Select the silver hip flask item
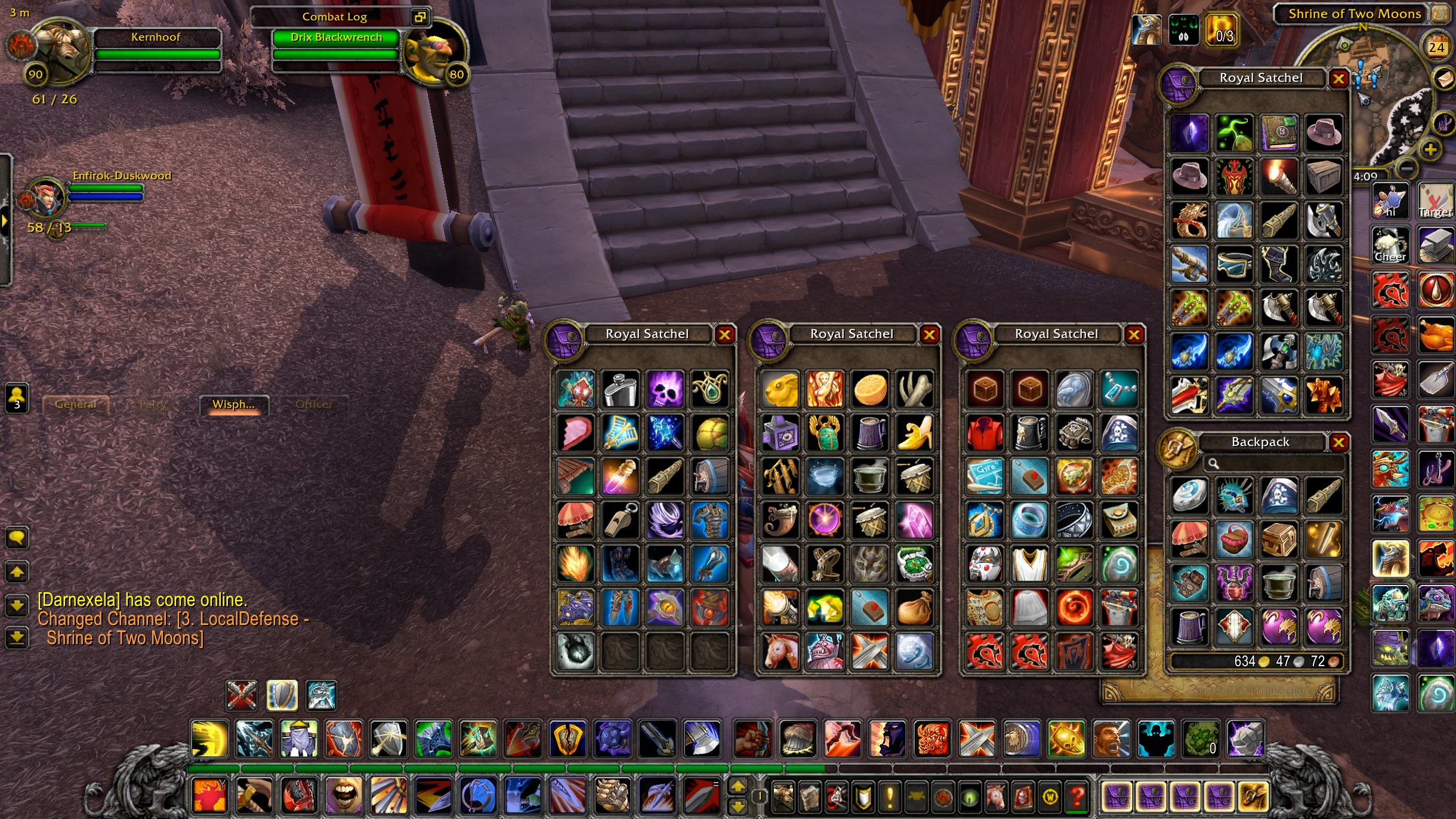 (621, 389)
